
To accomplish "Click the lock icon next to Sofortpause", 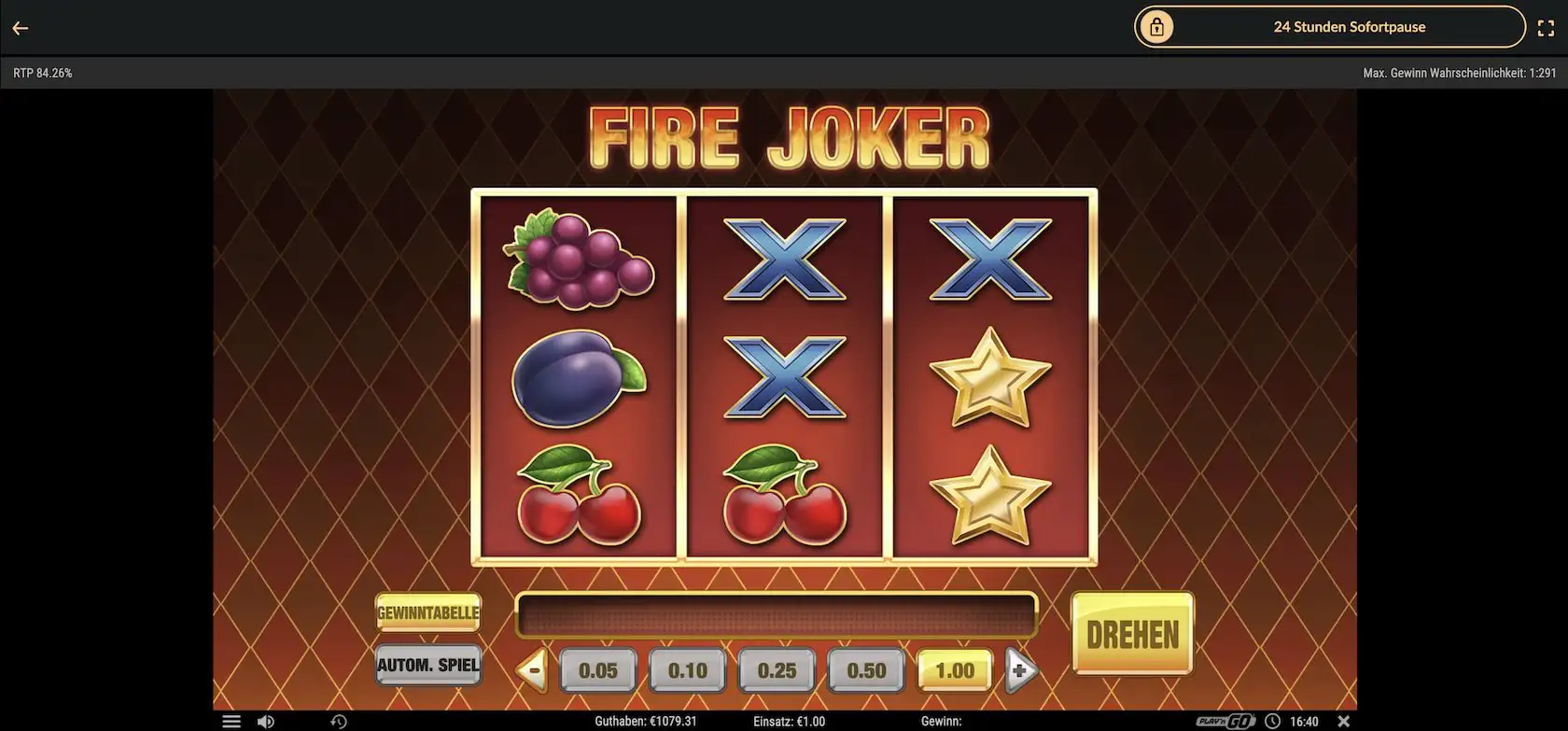I will click(1156, 26).
